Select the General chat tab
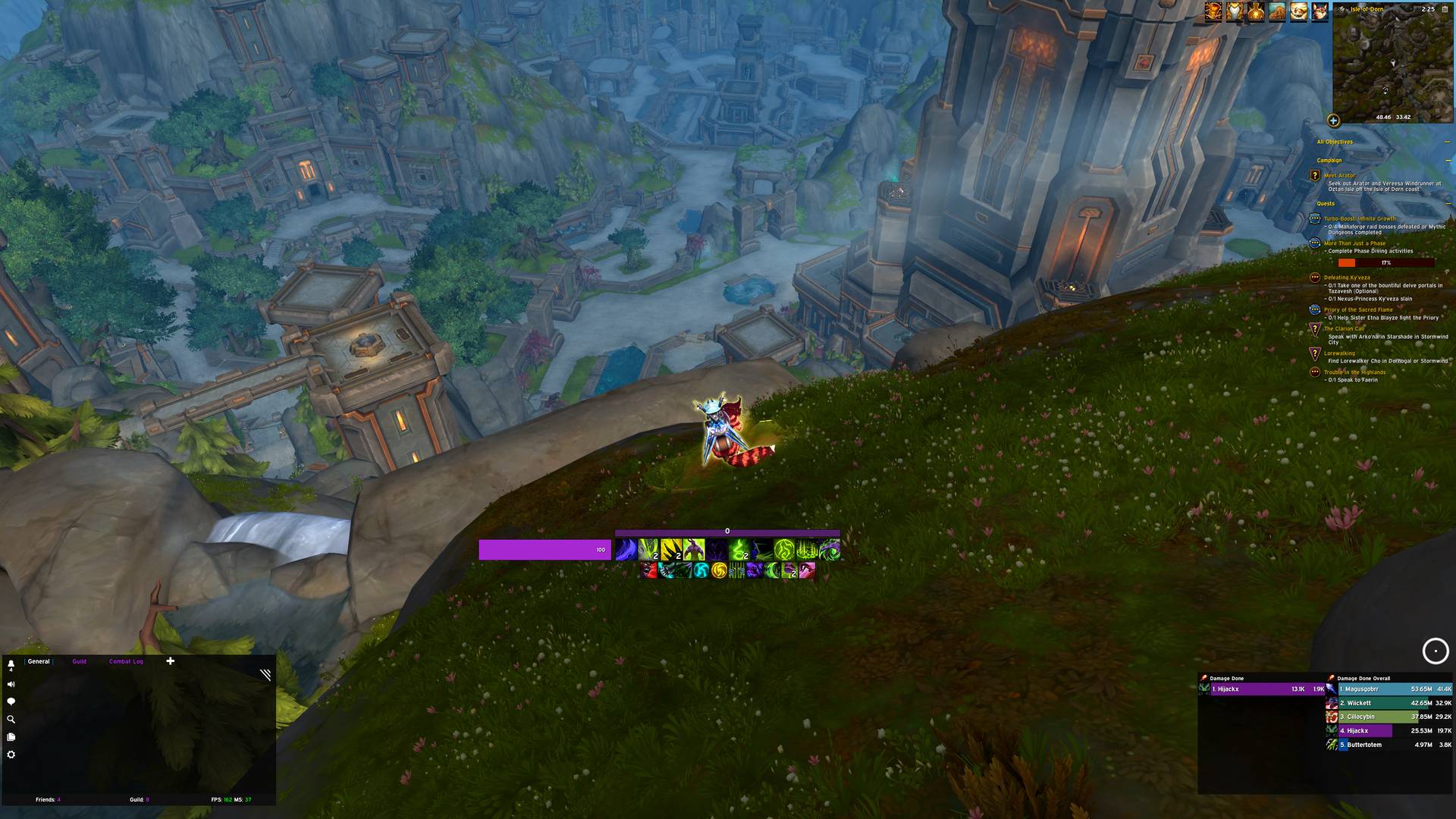Image resolution: width=1456 pixels, height=819 pixels. [39, 661]
